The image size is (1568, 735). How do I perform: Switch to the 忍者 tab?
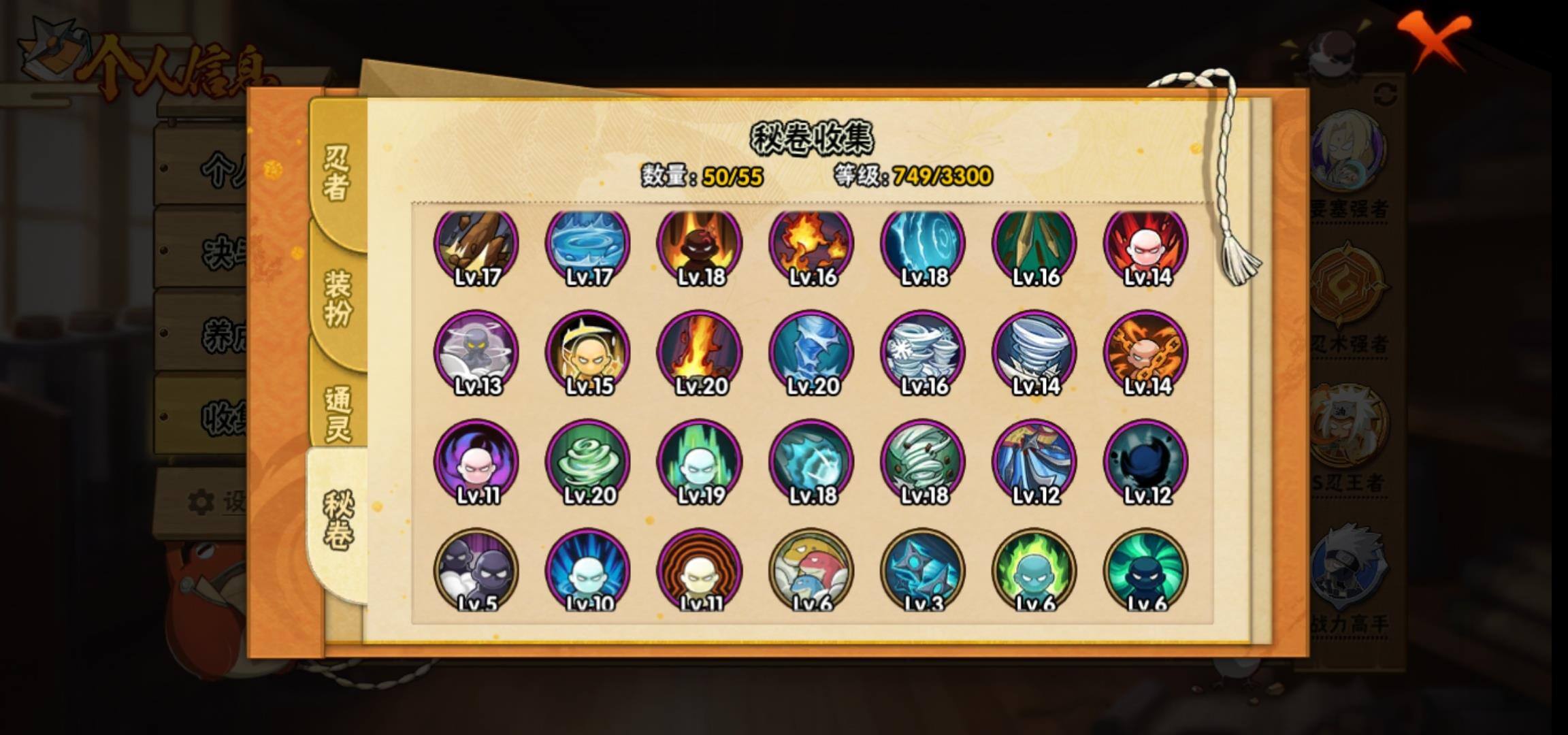tap(336, 174)
